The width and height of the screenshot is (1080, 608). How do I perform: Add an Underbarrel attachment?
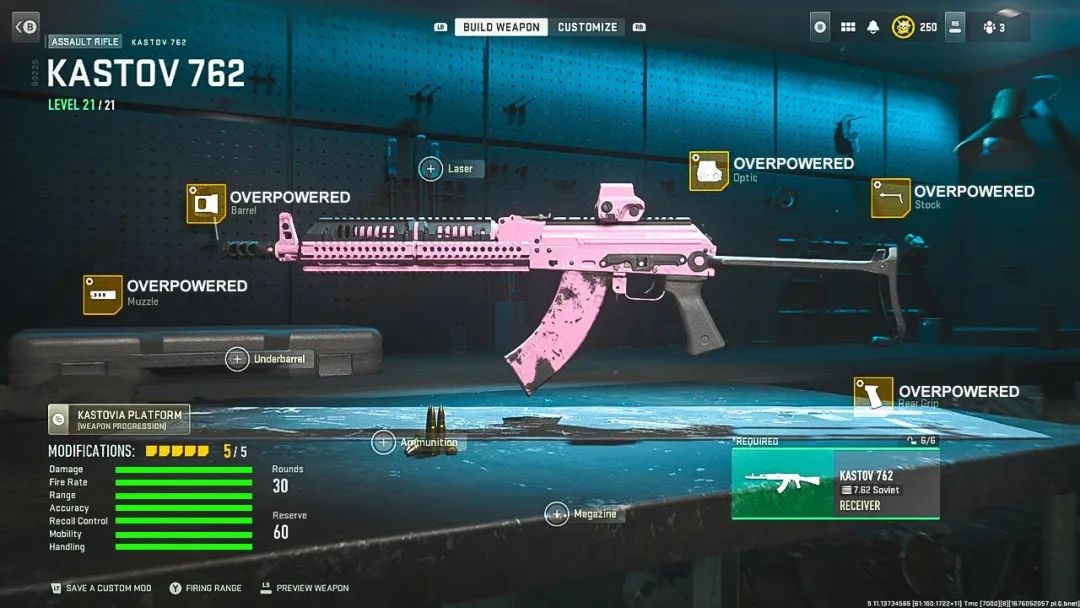click(237, 359)
